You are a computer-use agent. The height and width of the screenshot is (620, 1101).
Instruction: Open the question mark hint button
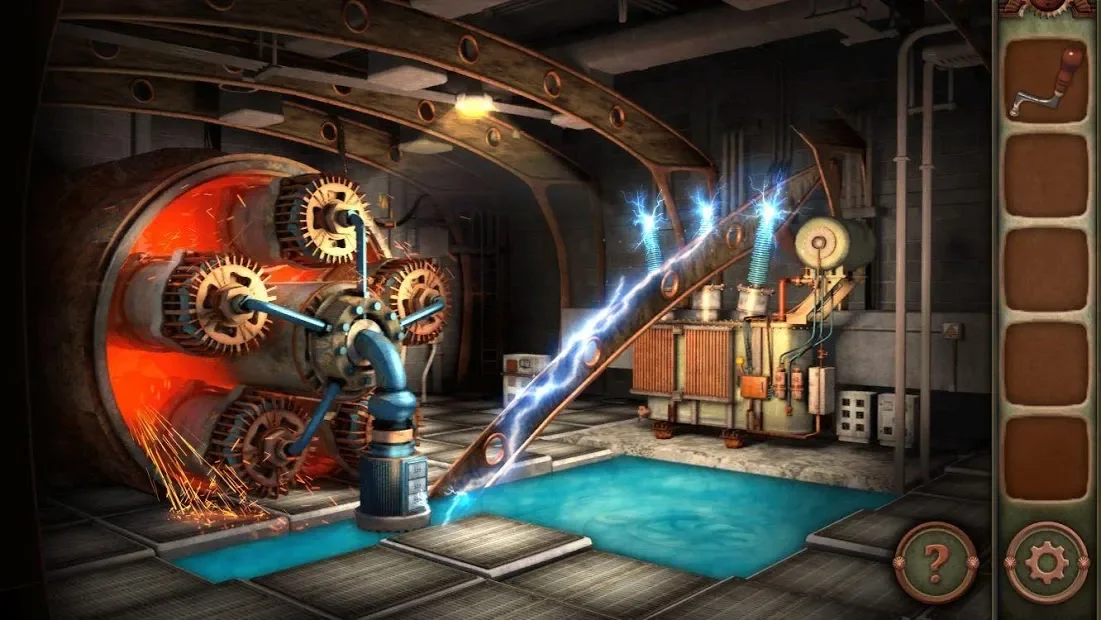point(935,563)
